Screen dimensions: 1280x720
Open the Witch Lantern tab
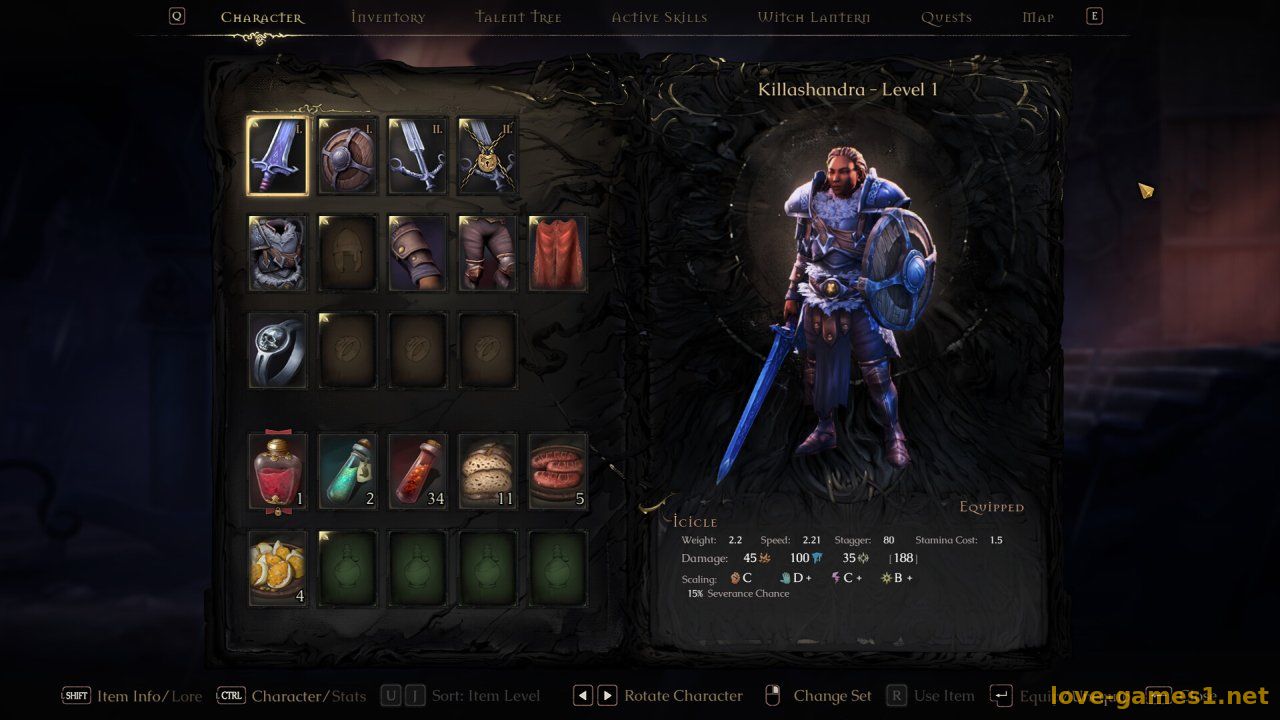point(813,17)
